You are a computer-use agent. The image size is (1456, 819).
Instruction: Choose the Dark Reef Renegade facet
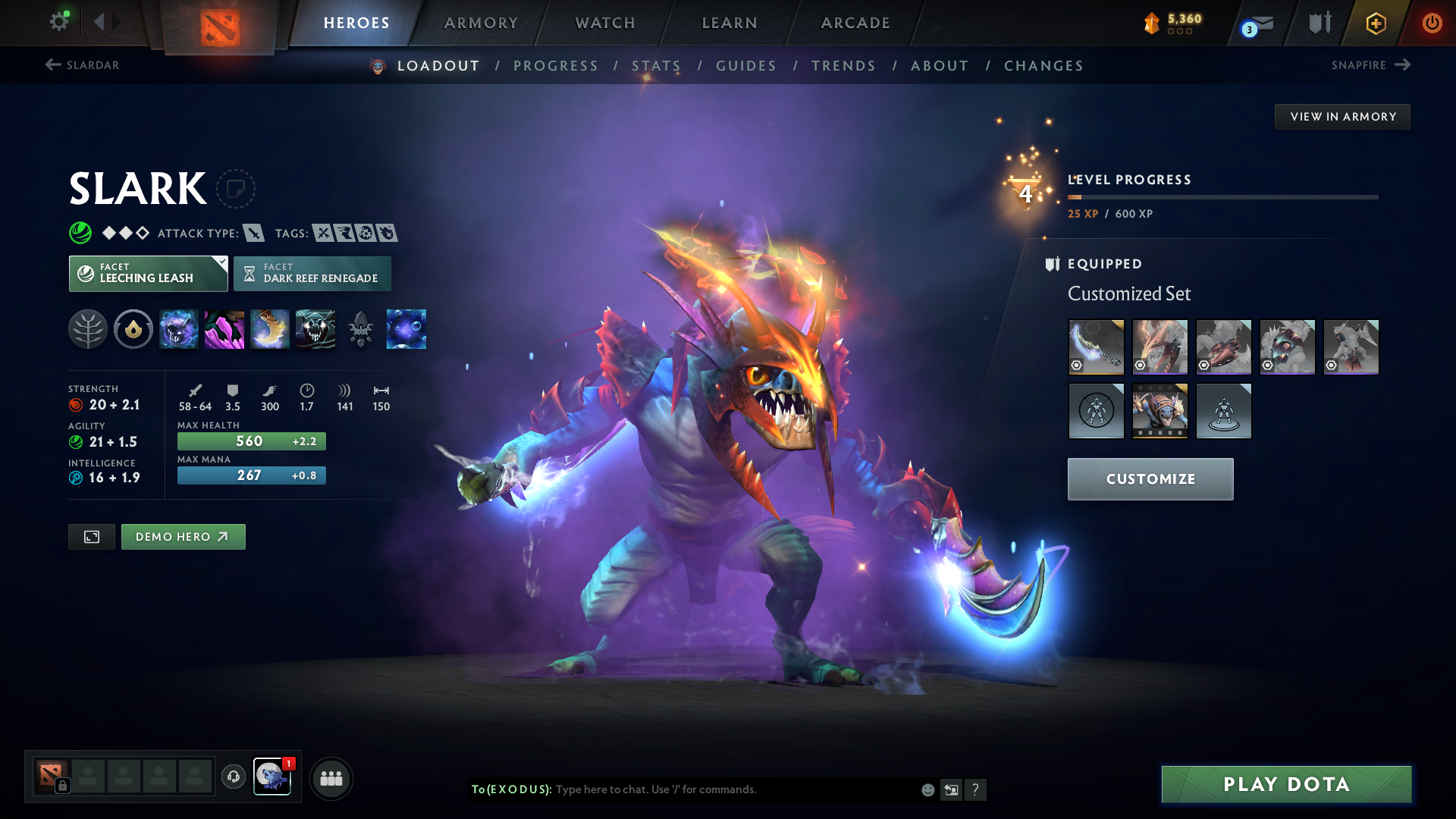pos(312,273)
